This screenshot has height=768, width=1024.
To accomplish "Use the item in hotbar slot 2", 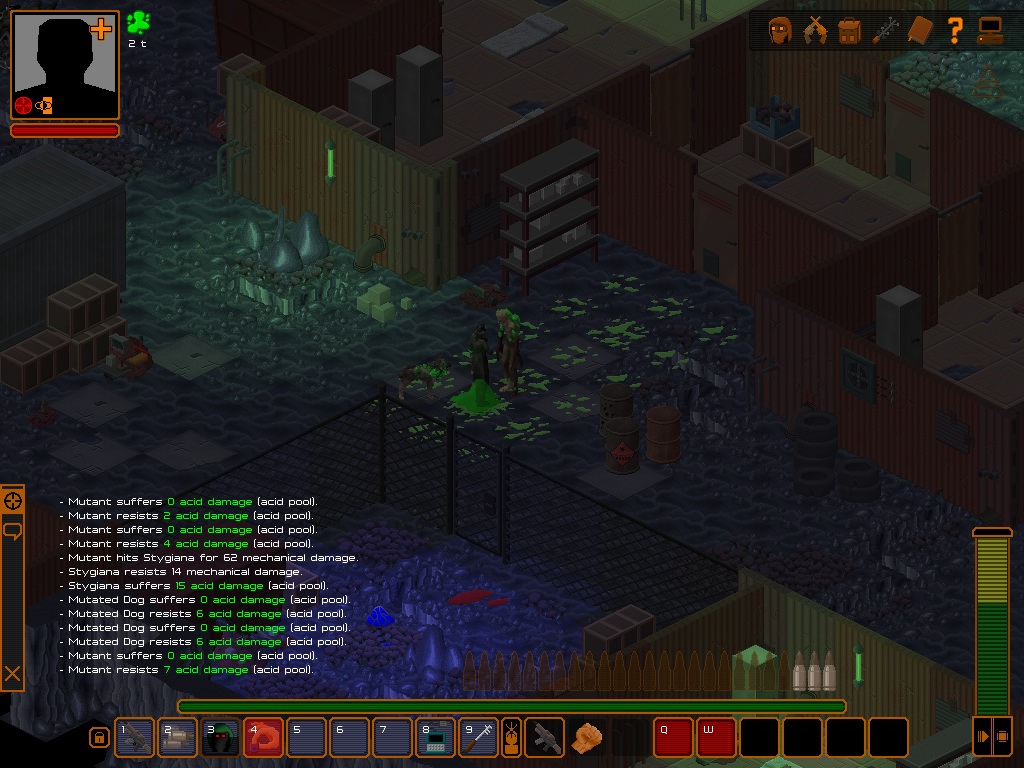I will click(177, 738).
